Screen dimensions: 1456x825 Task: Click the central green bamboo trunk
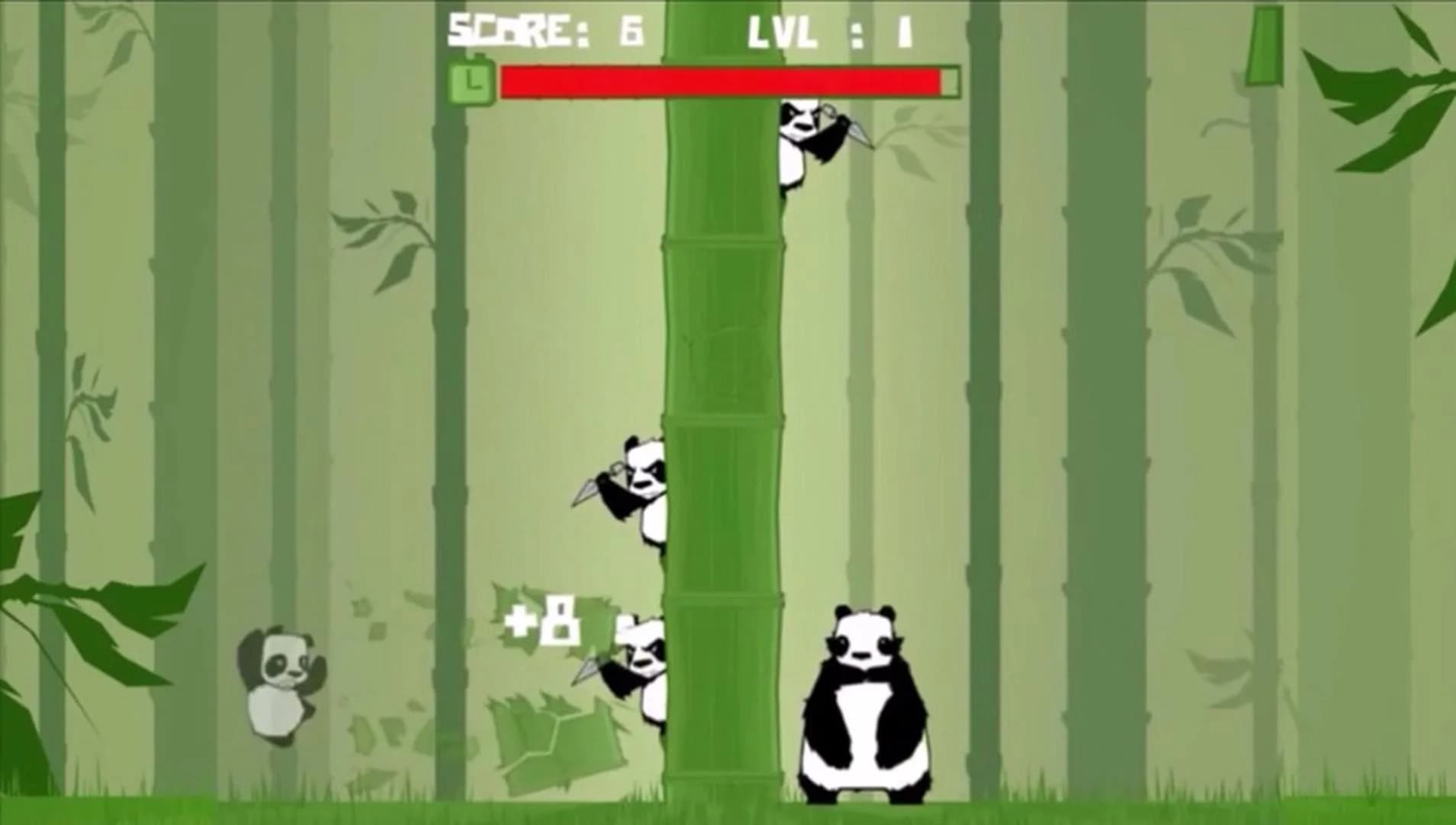(x=725, y=344)
